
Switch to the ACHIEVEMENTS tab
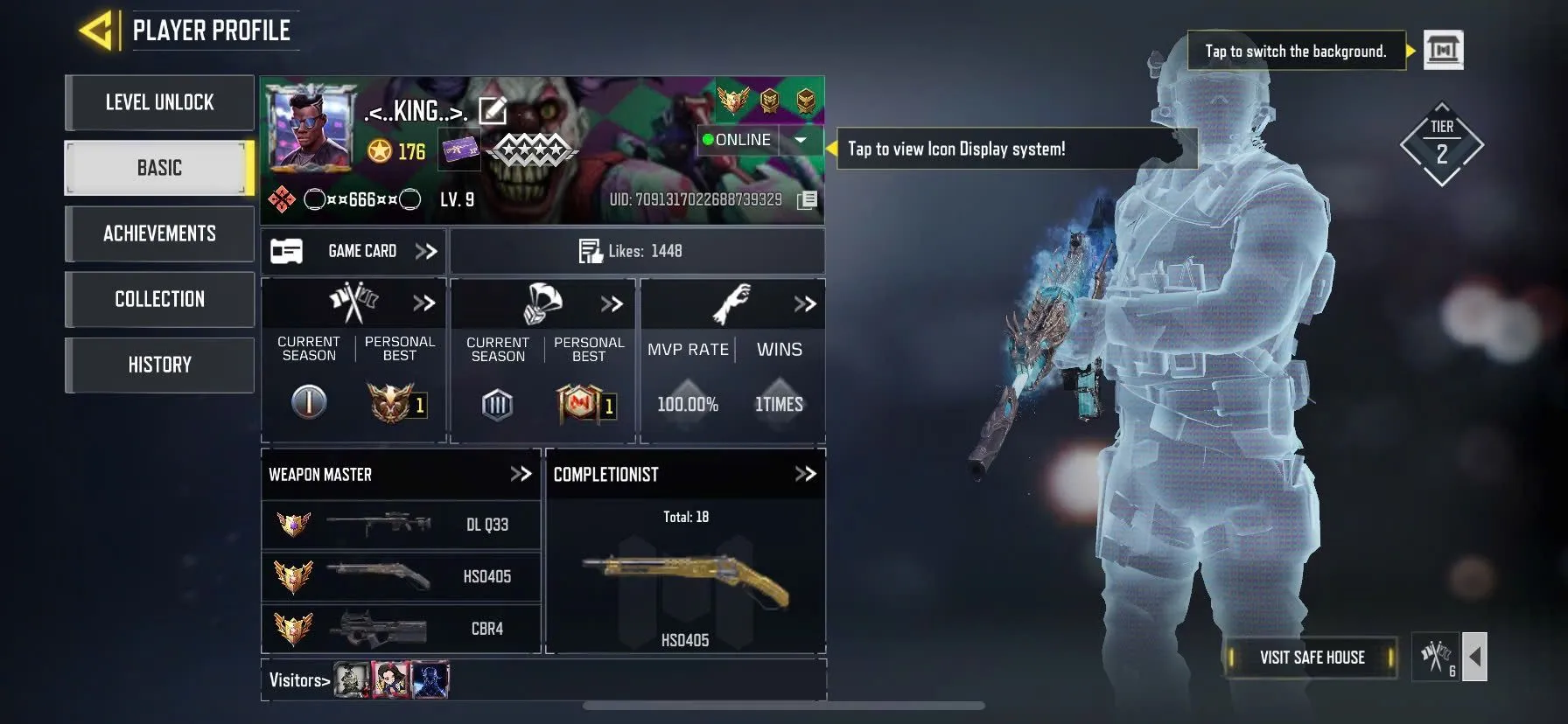click(x=159, y=233)
